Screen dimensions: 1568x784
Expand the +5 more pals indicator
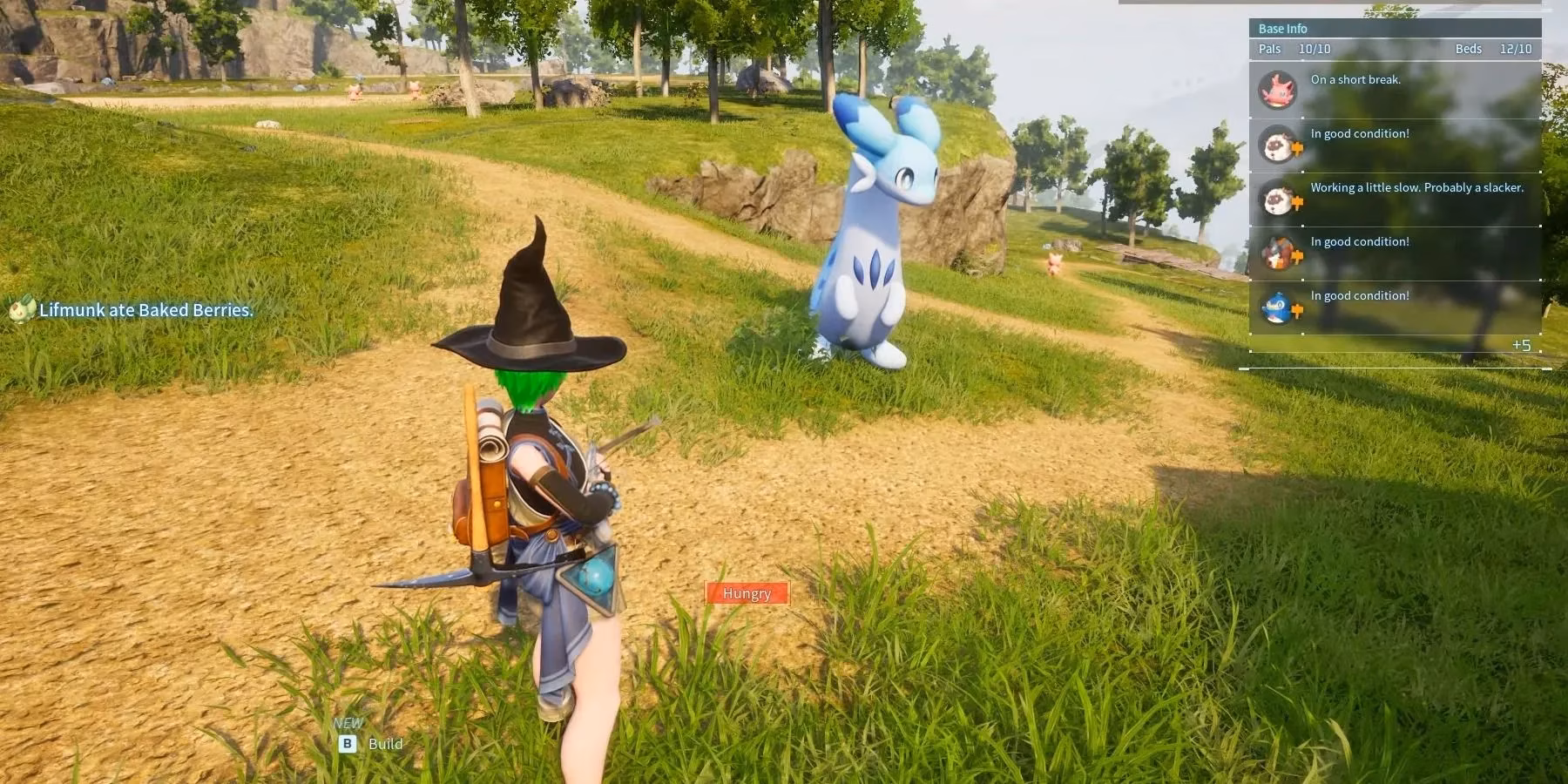pos(1521,345)
